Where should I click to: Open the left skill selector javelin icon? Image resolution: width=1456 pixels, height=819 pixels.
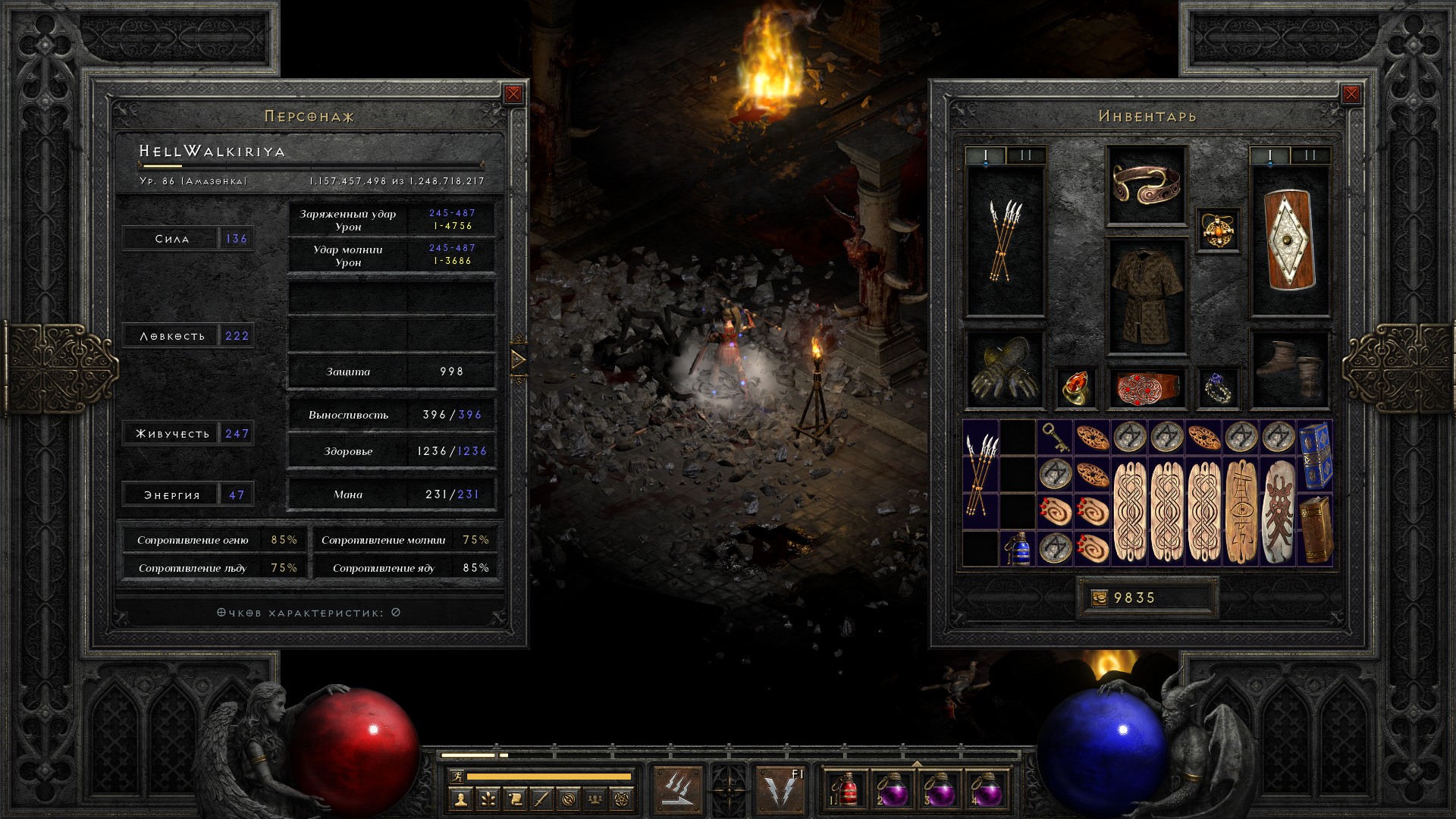coord(677,789)
